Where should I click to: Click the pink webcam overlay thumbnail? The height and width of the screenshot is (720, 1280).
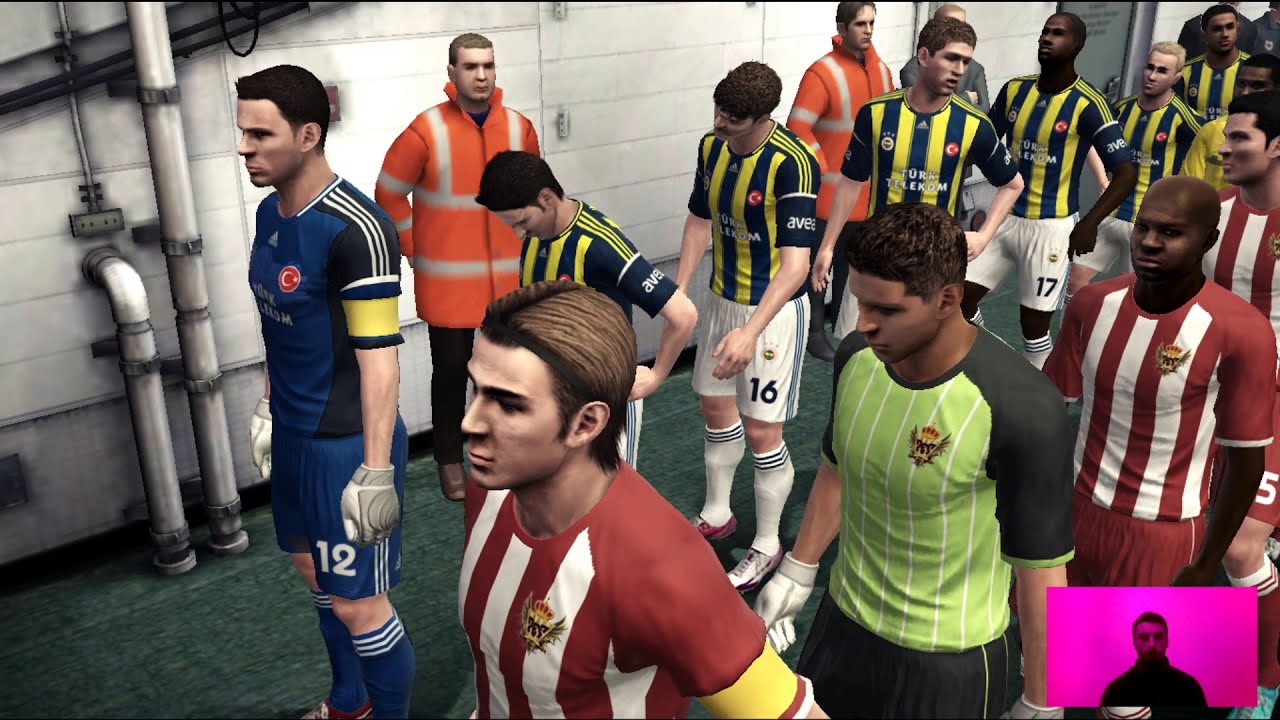[x=1151, y=647]
